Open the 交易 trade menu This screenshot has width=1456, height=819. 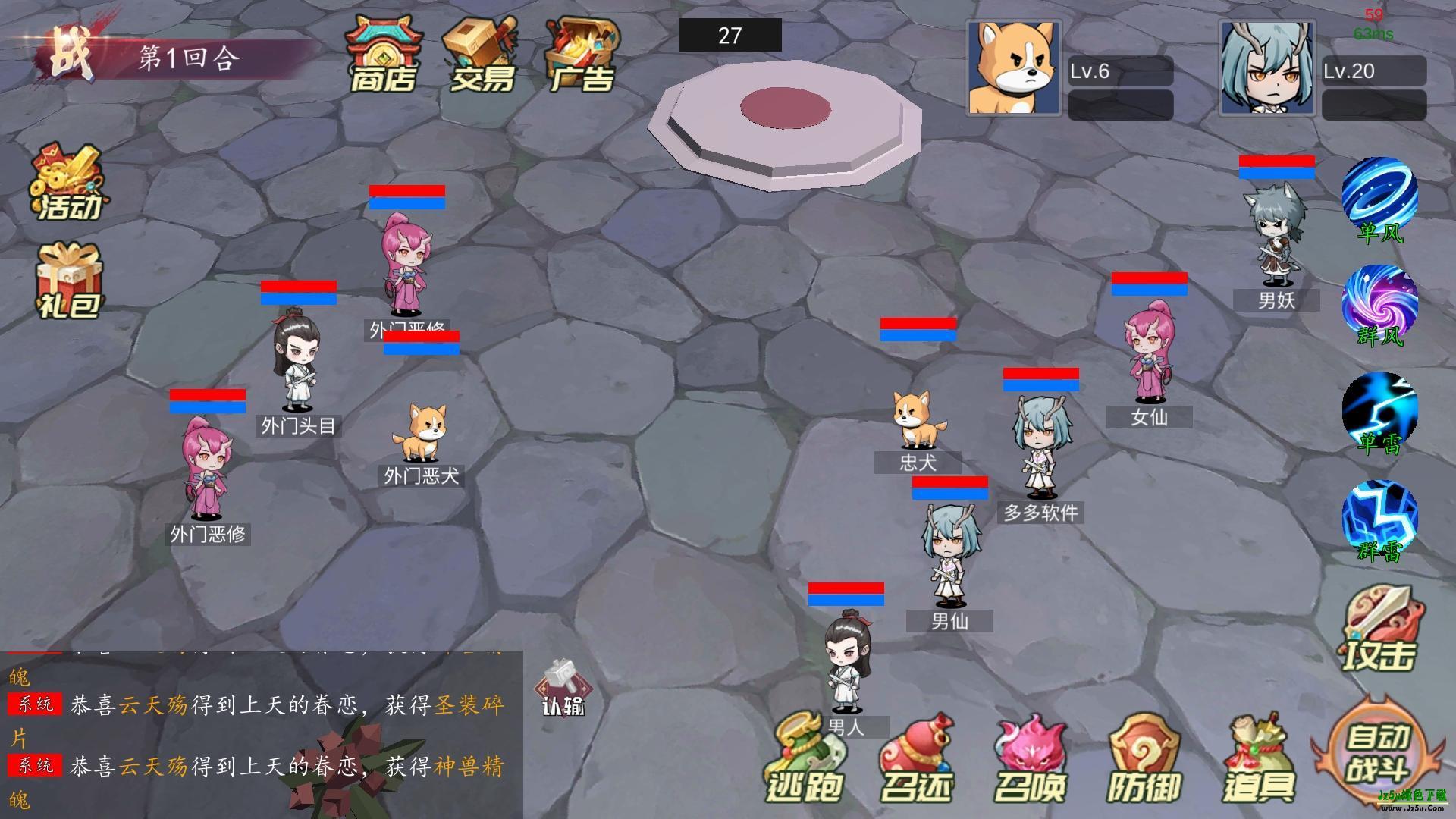[482, 55]
